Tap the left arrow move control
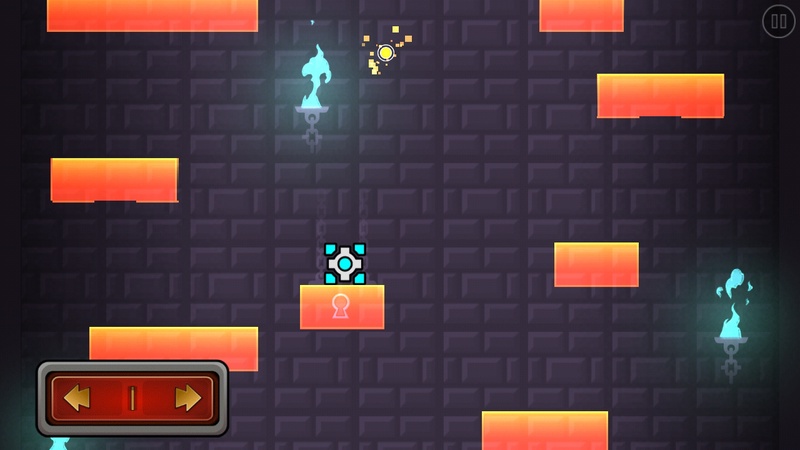 point(78,398)
